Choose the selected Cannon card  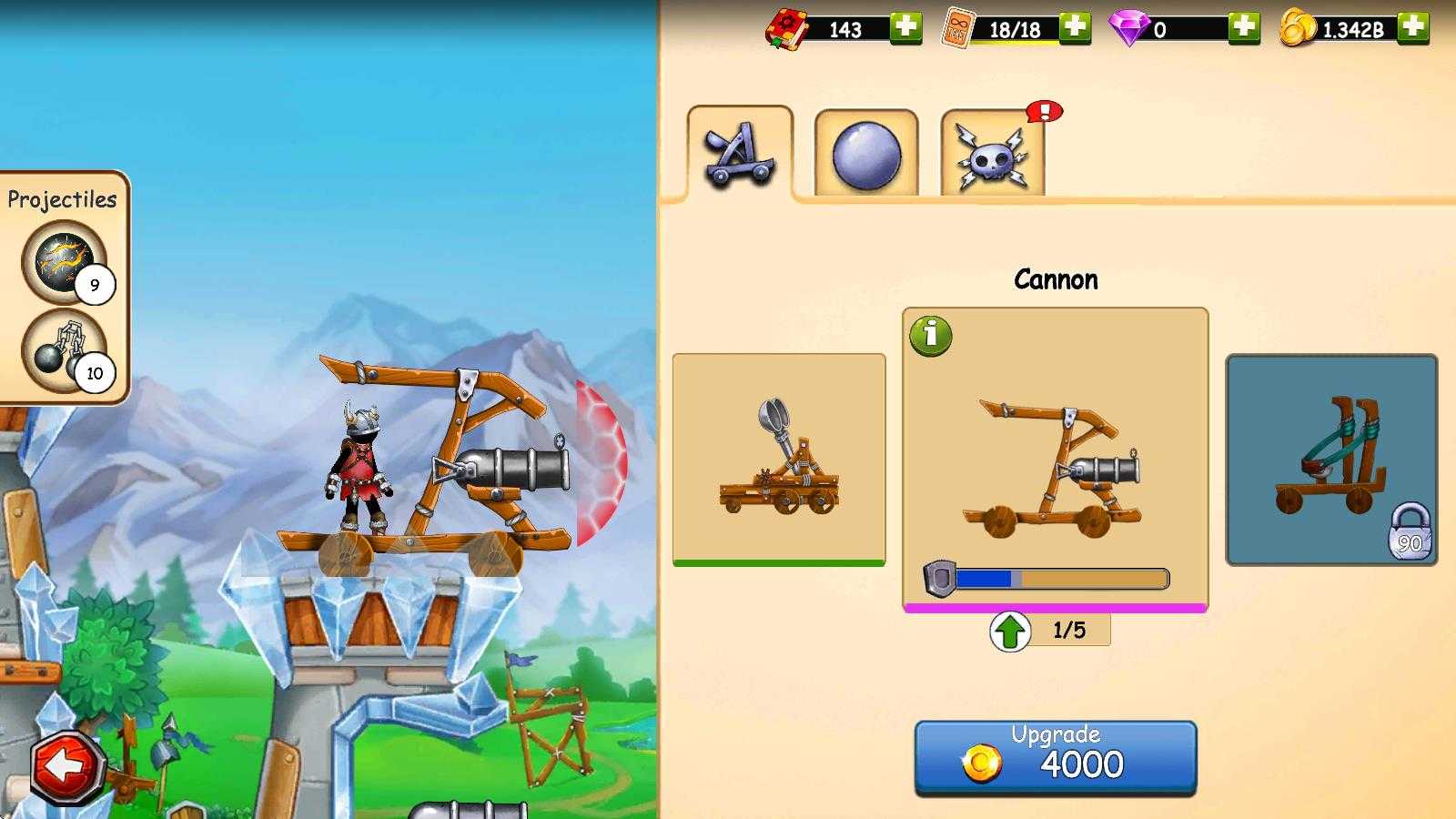click(x=1055, y=460)
